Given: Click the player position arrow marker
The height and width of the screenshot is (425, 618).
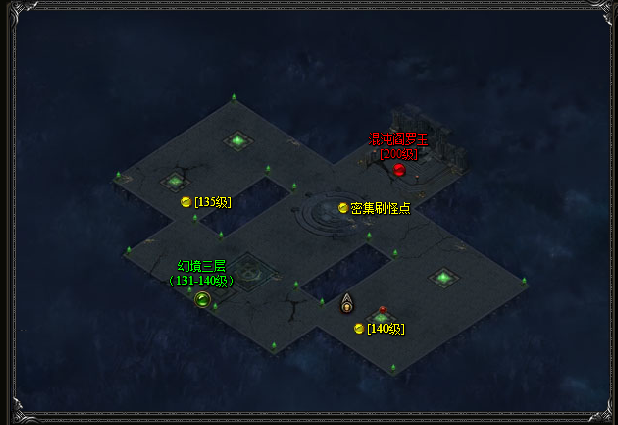Looking at the screenshot, I should click(347, 303).
